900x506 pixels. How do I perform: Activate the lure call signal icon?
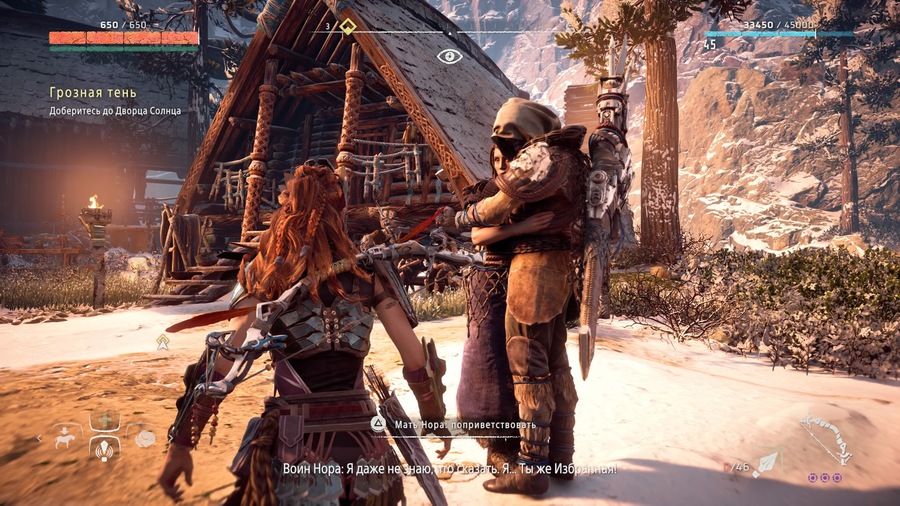tap(105, 452)
